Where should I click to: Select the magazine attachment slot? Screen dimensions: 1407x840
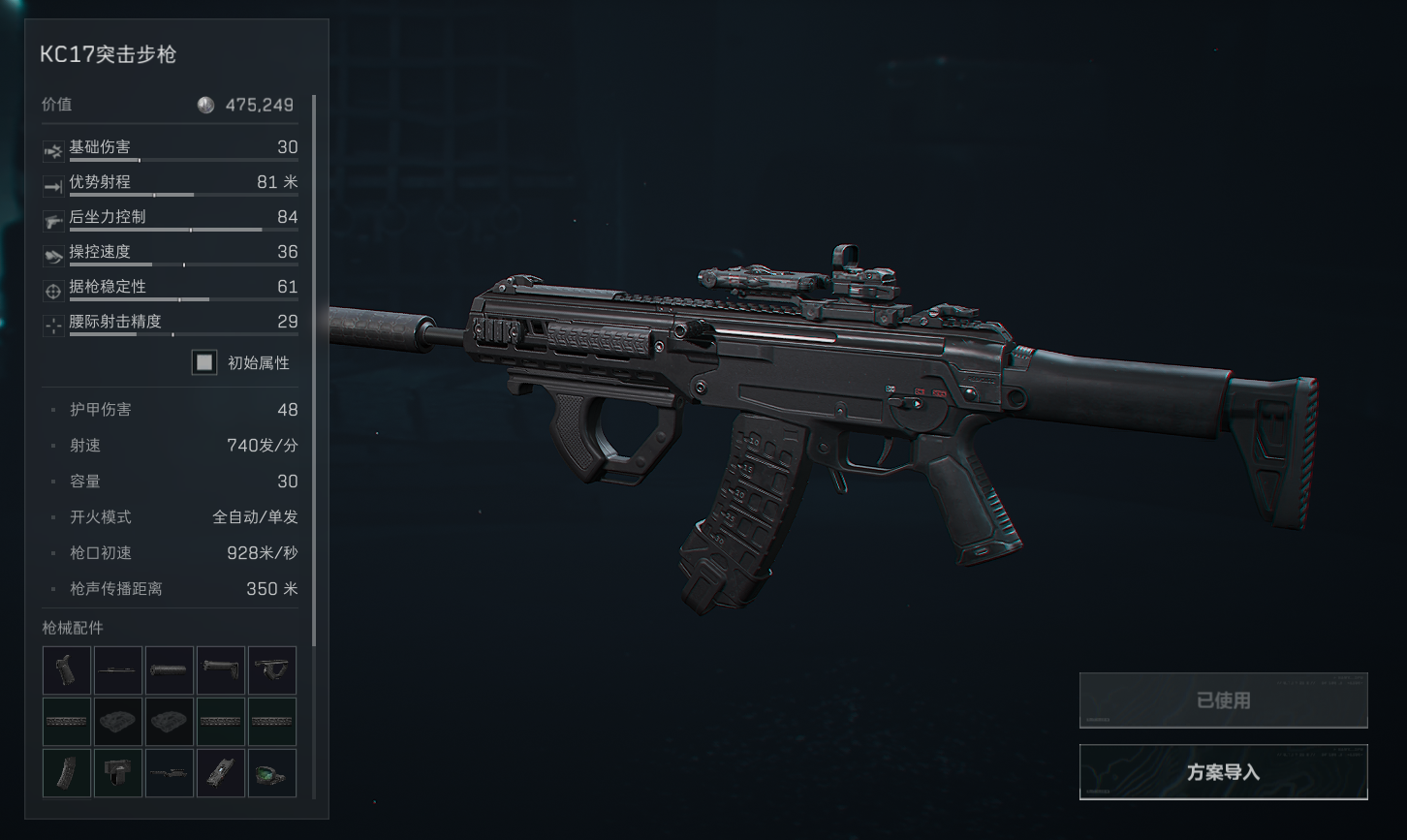pos(67,773)
